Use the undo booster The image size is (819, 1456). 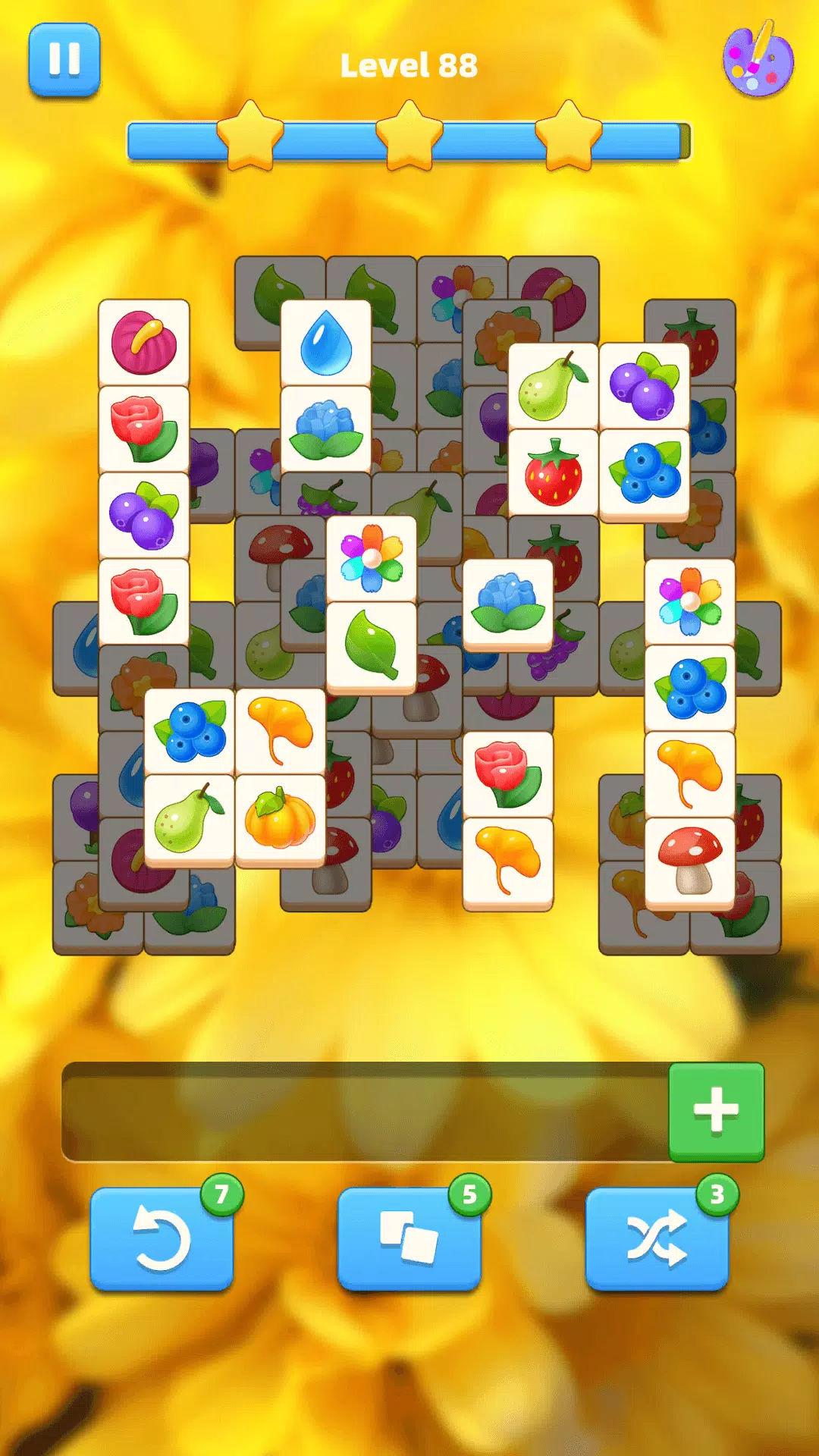162,1238
